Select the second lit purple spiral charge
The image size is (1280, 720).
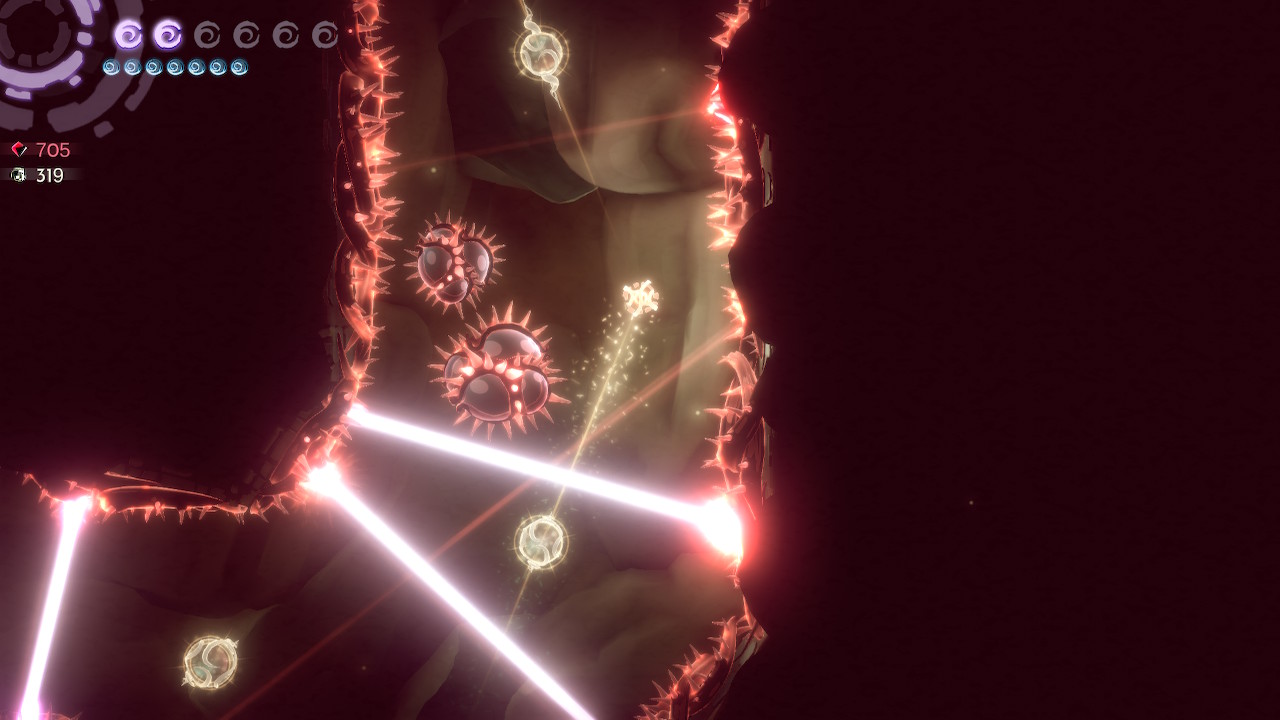coord(169,35)
